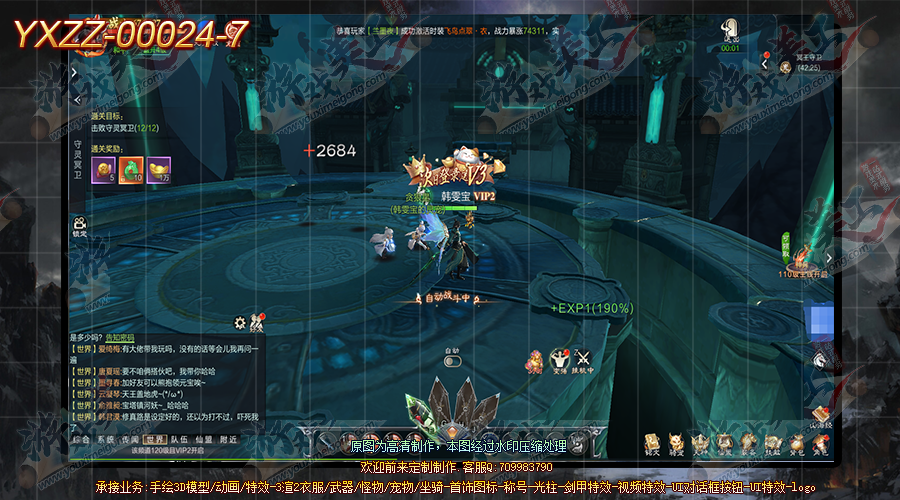Select the purple coin reward icon
This screenshot has height=500, width=900.
click(x=104, y=171)
